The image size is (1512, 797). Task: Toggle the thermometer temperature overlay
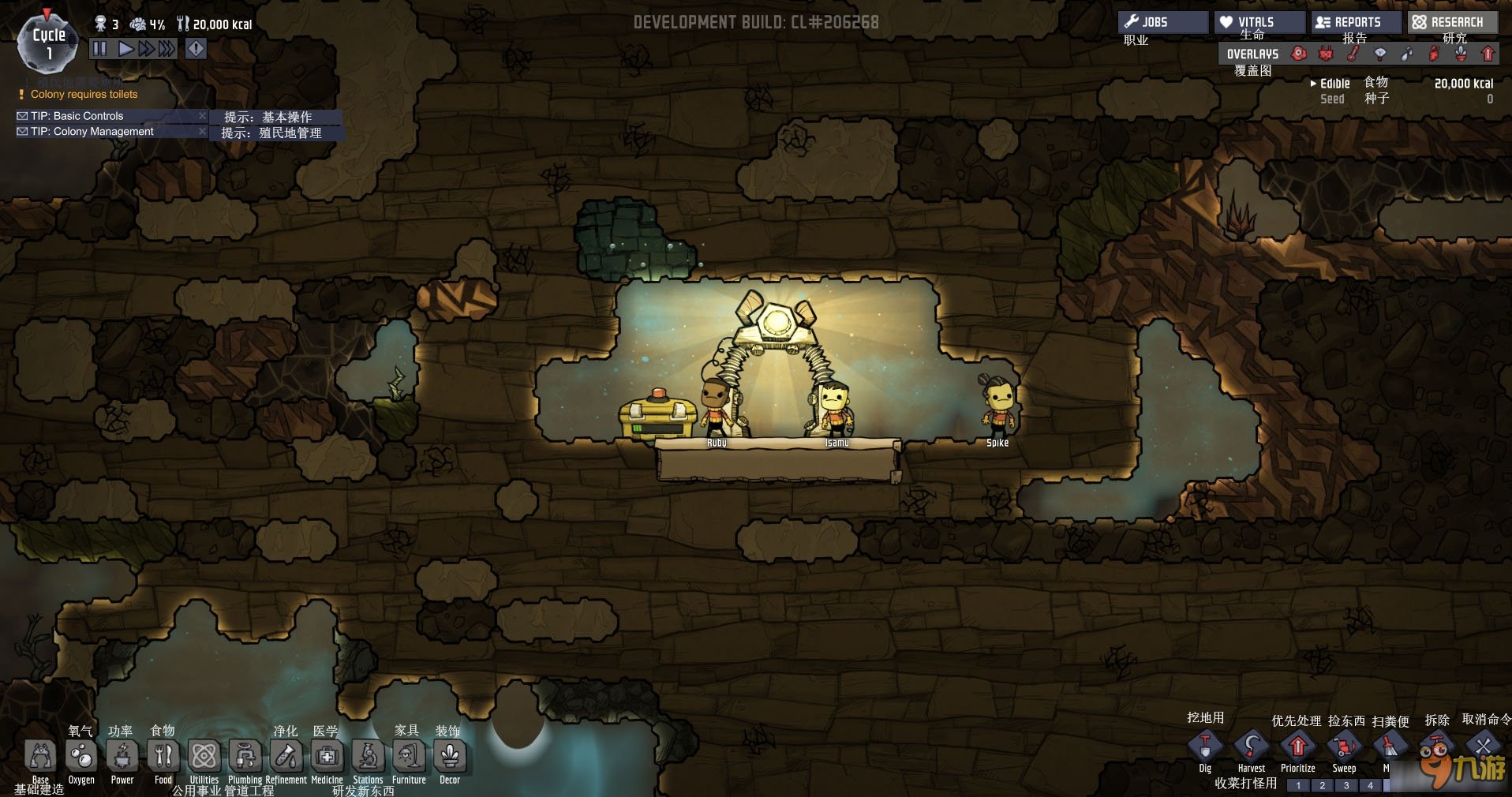(x=1353, y=54)
